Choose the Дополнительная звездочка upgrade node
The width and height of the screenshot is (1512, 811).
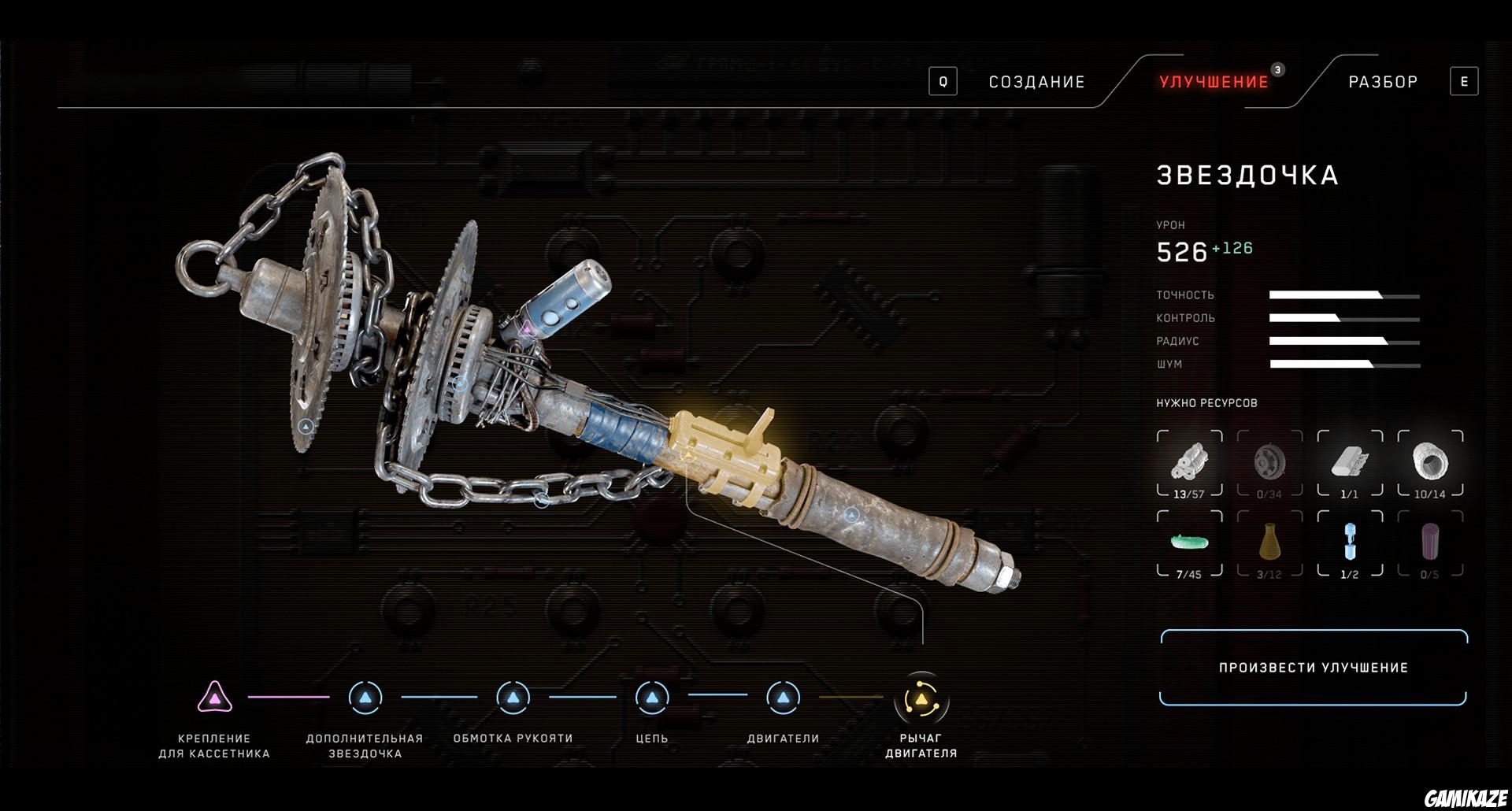[365, 698]
